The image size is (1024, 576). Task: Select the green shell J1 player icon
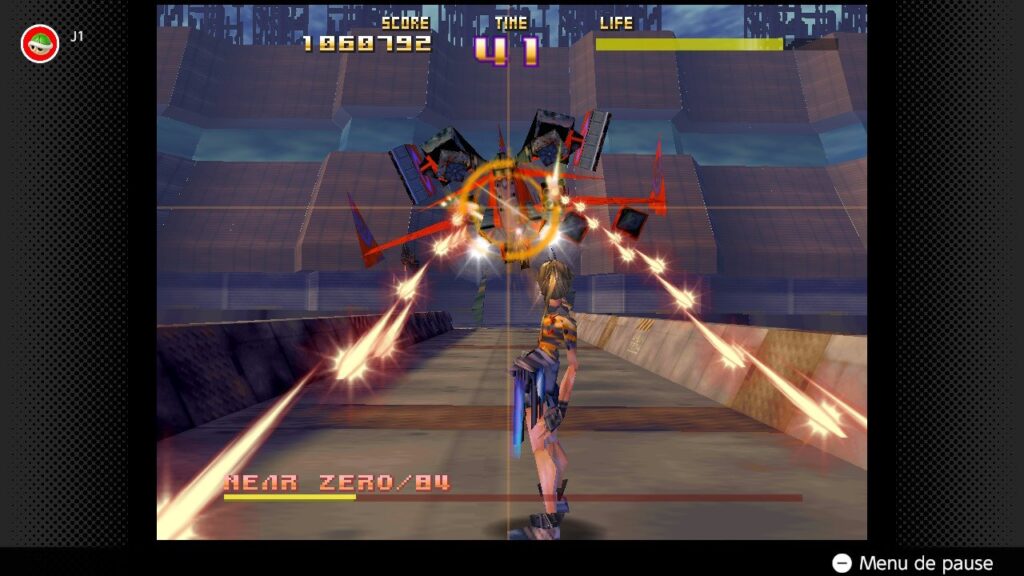[x=40, y=43]
